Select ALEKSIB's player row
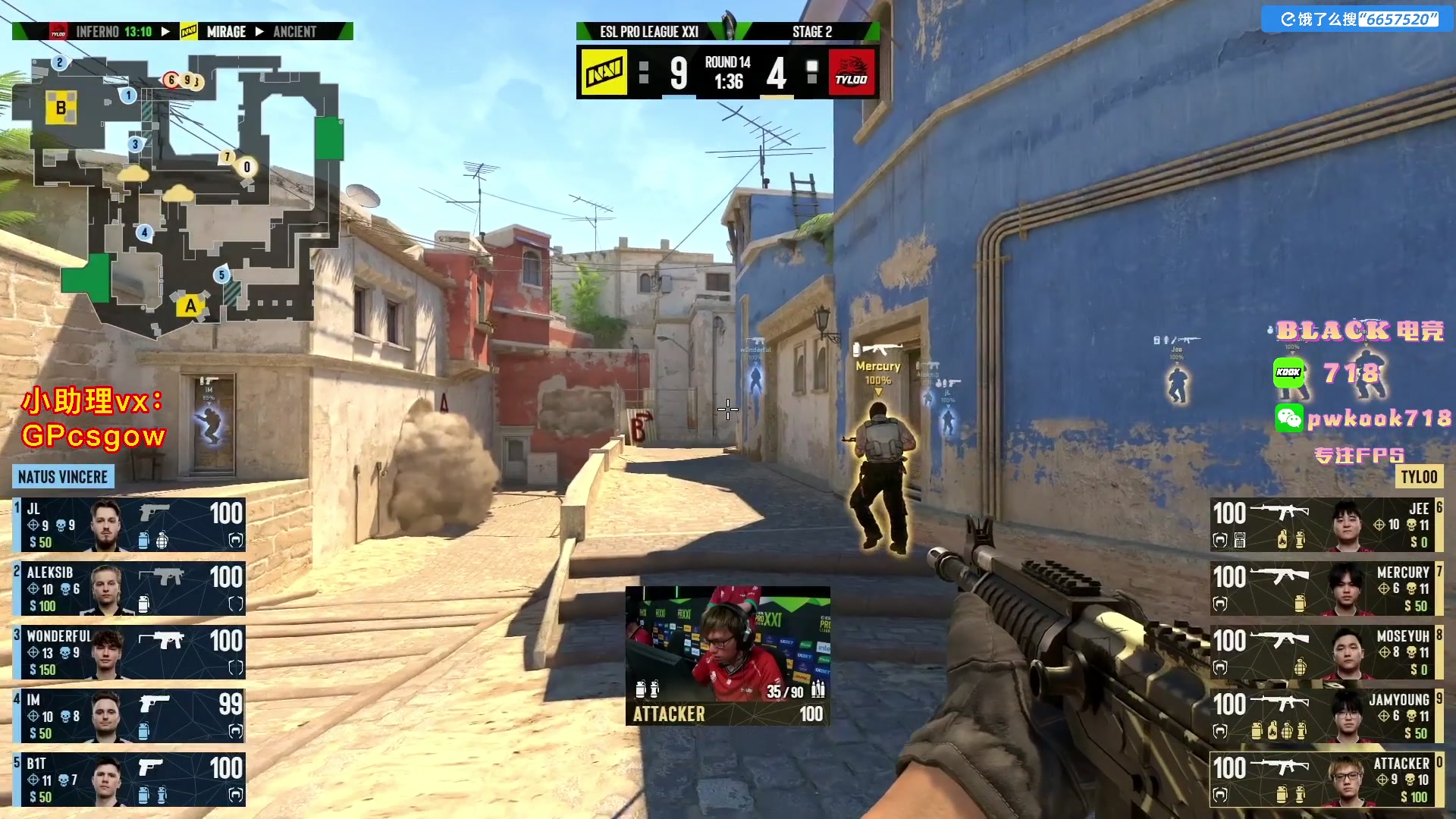This screenshot has width=1456, height=819. (x=129, y=588)
